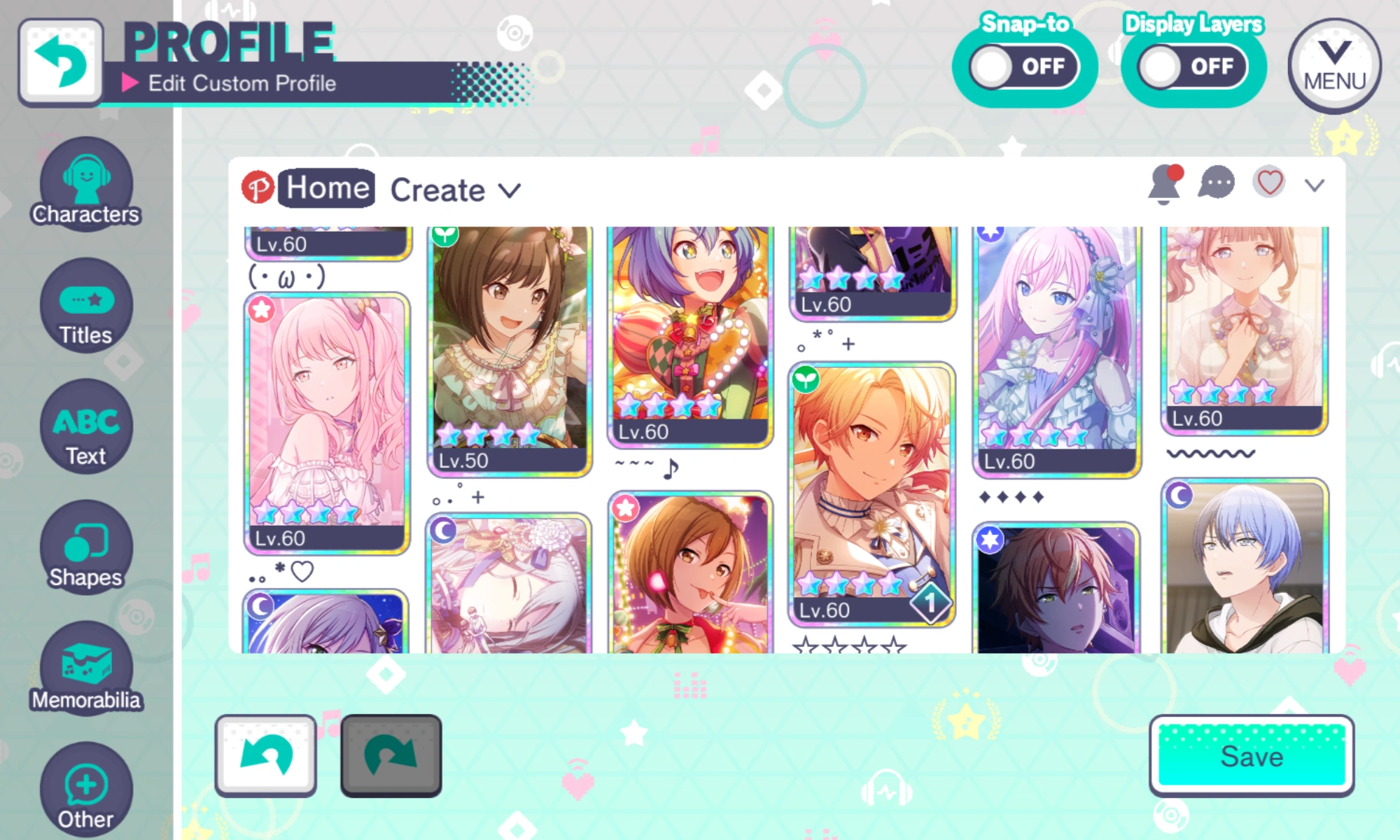Open Edit Custom Profile from the header

[x=241, y=83]
